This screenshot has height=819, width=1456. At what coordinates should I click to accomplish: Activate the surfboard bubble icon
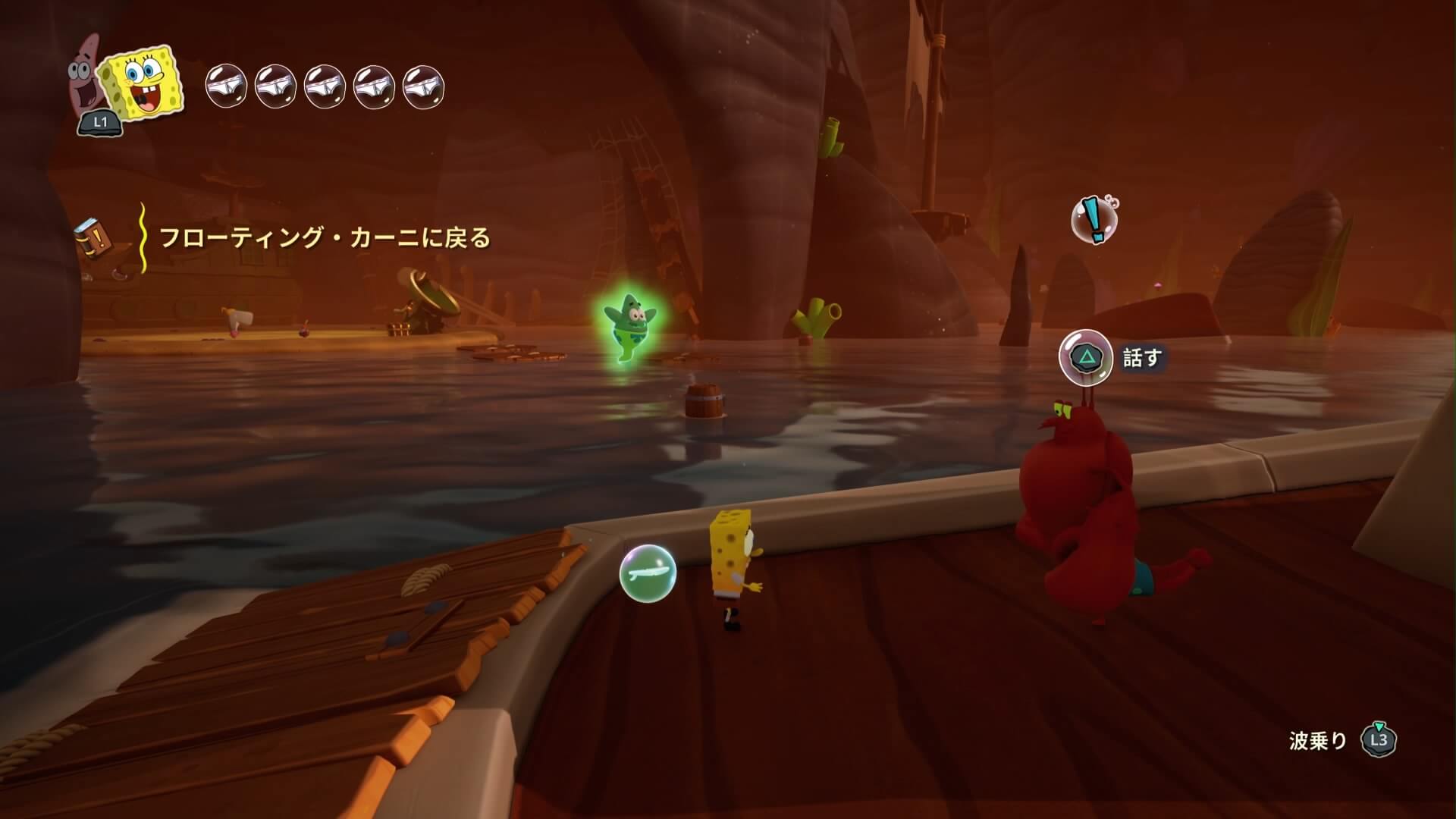pyautogui.click(x=647, y=573)
